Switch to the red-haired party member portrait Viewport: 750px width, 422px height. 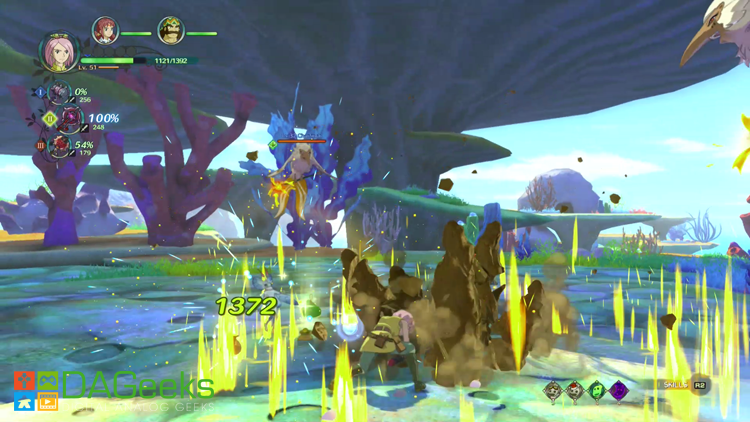[105, 31]
